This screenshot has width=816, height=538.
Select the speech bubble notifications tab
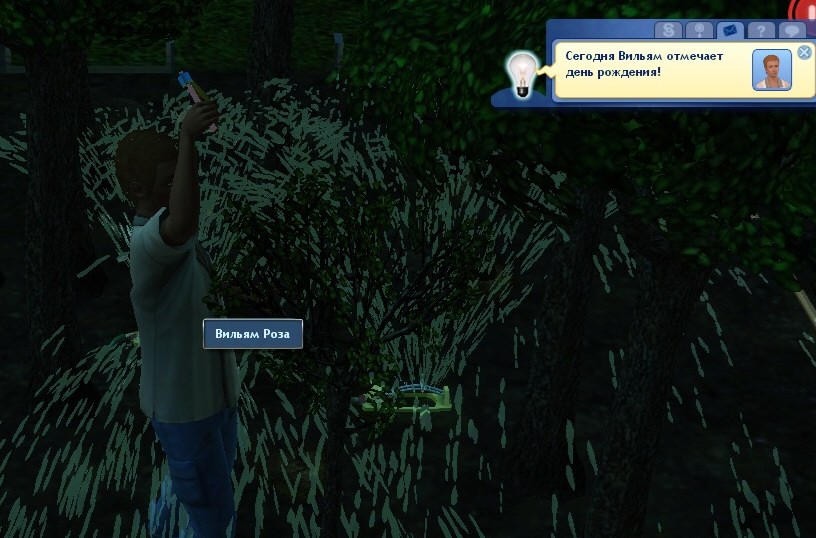792,30
